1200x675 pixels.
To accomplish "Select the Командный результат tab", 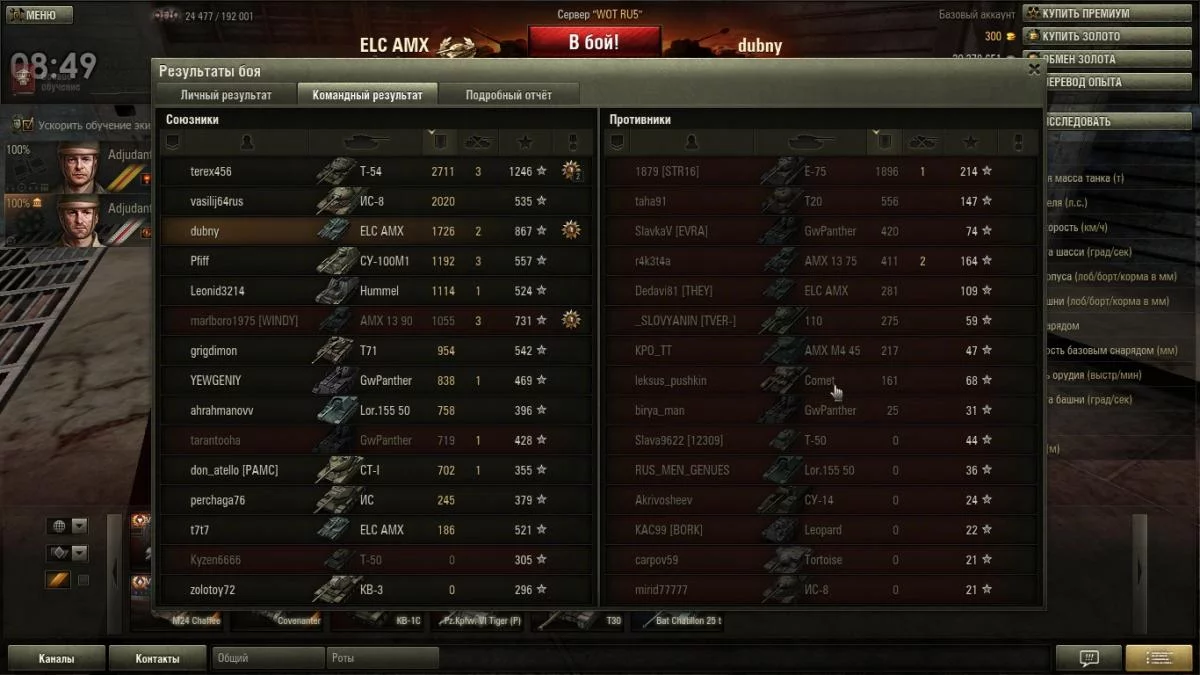I will (367, 95).
